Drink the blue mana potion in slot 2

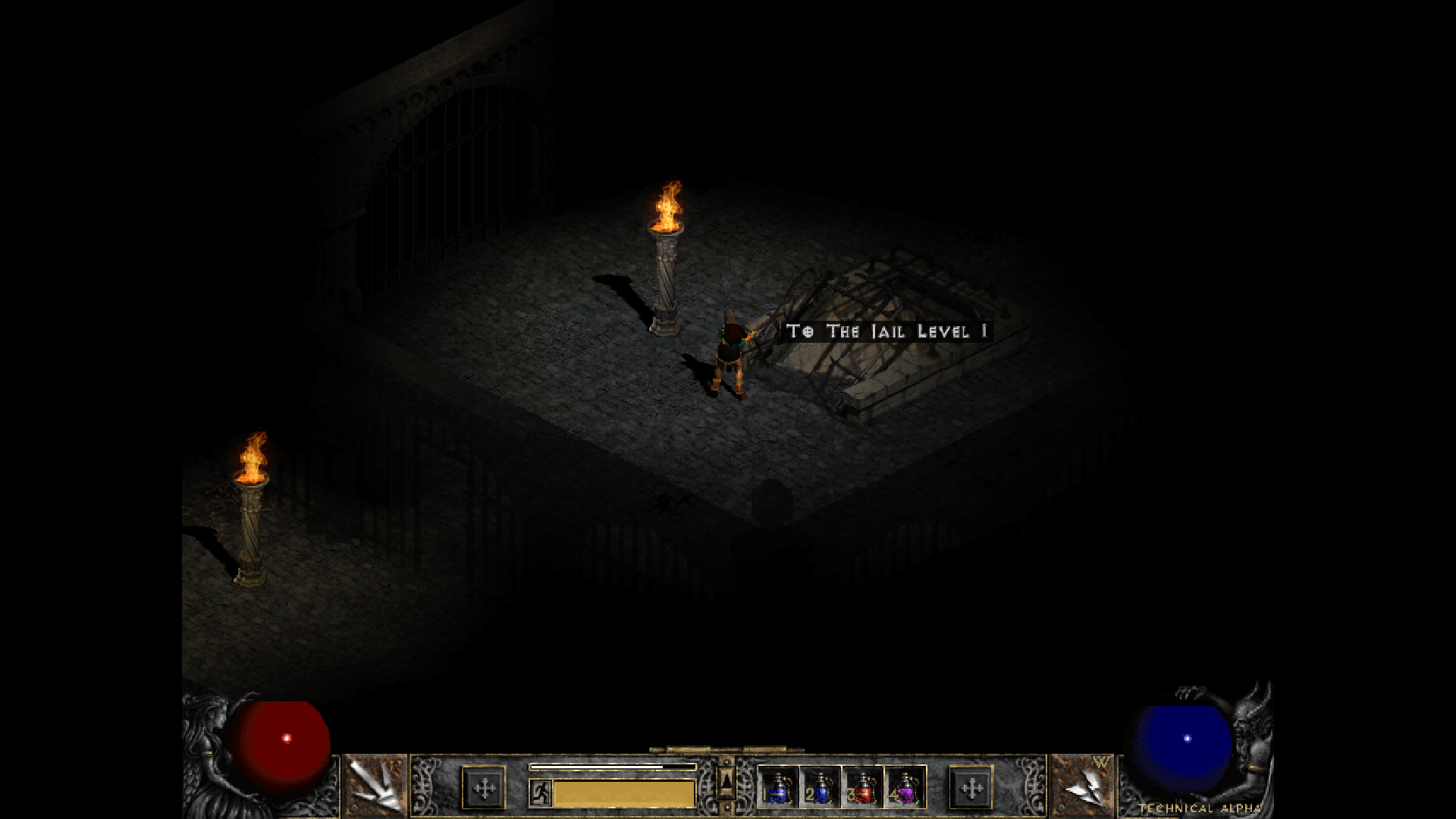click(x=820, y=788)
